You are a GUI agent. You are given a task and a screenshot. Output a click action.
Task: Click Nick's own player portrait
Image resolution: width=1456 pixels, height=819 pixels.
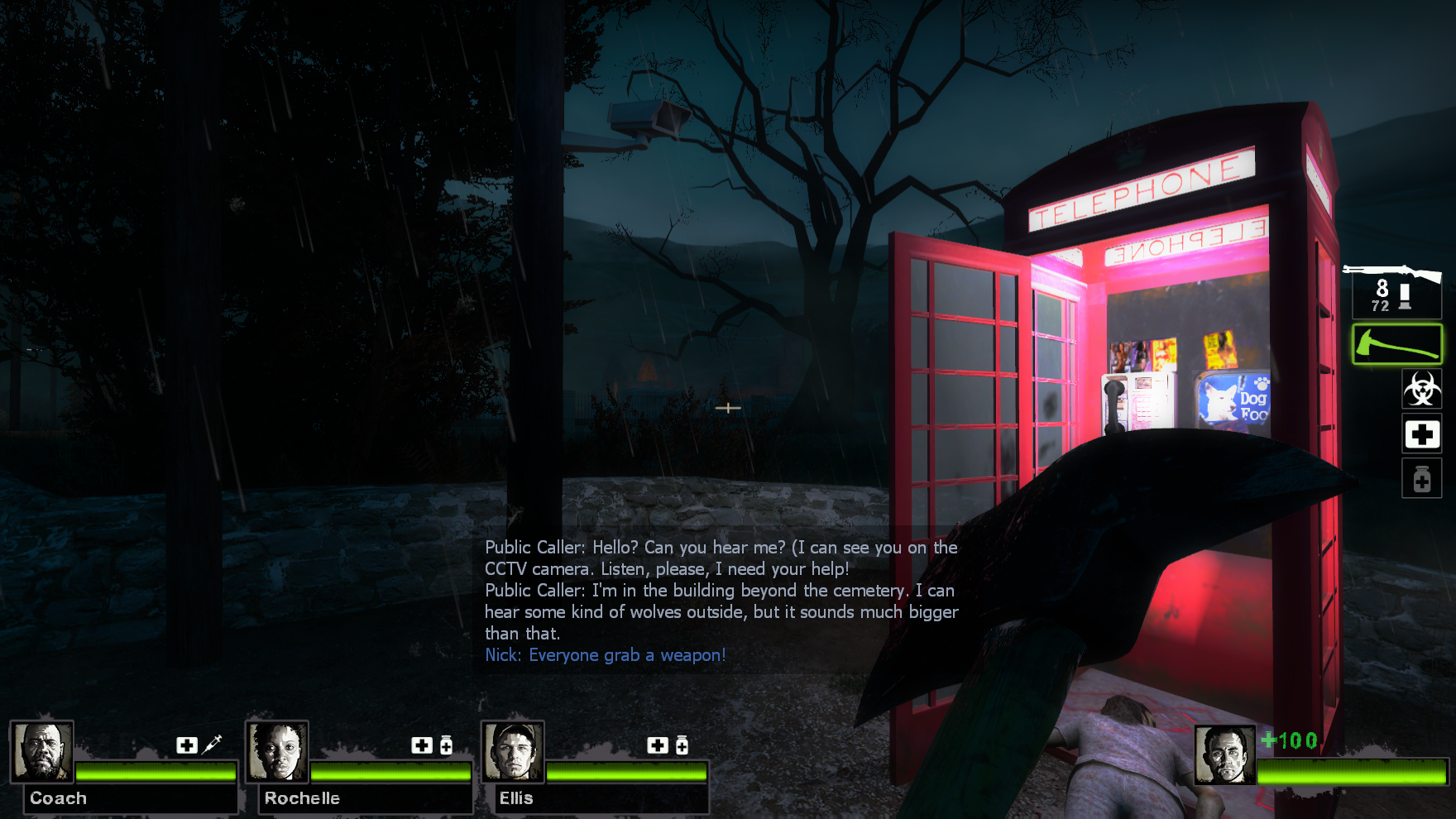tap(1224, 754)
